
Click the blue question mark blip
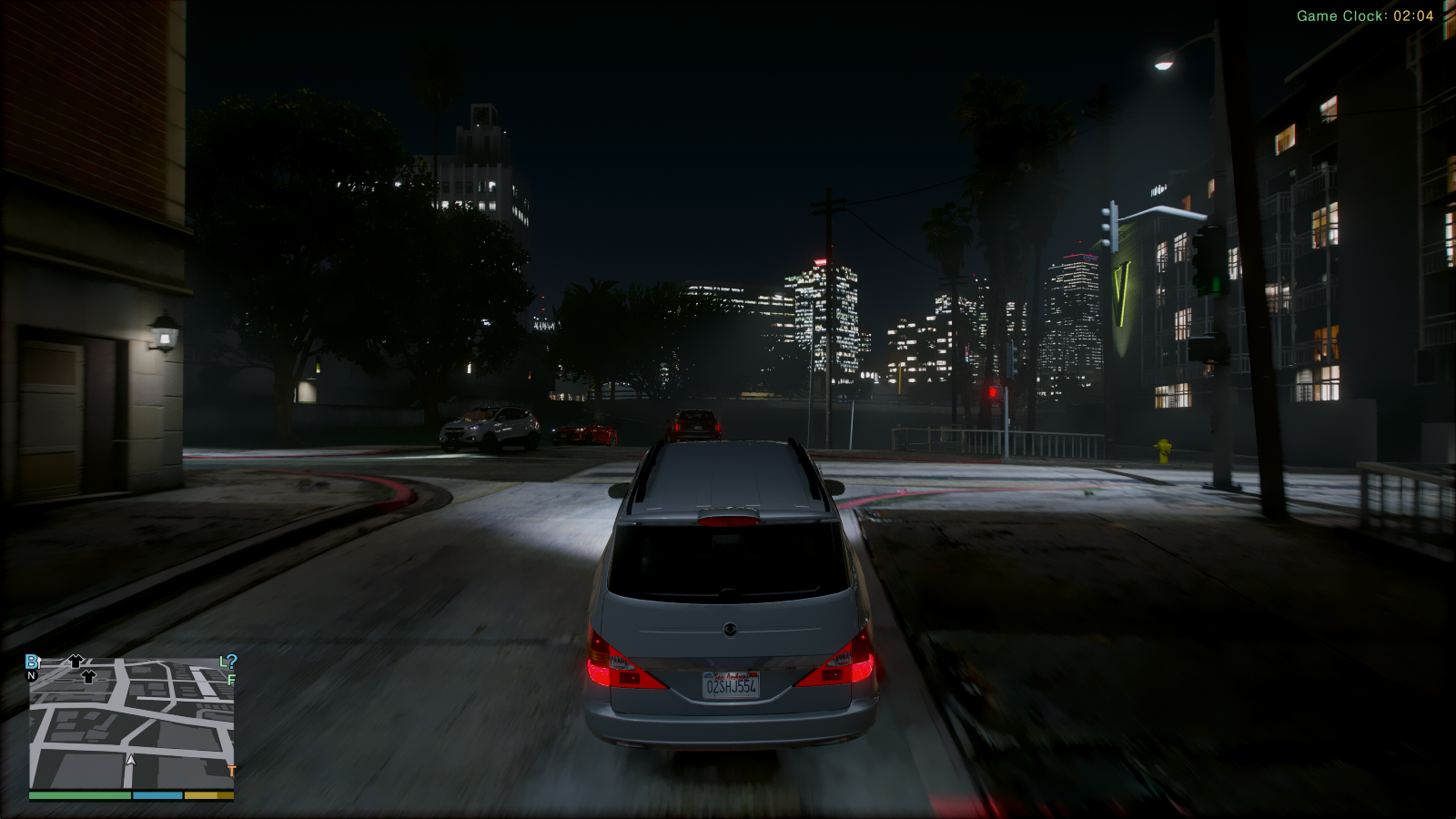point(232,662)
